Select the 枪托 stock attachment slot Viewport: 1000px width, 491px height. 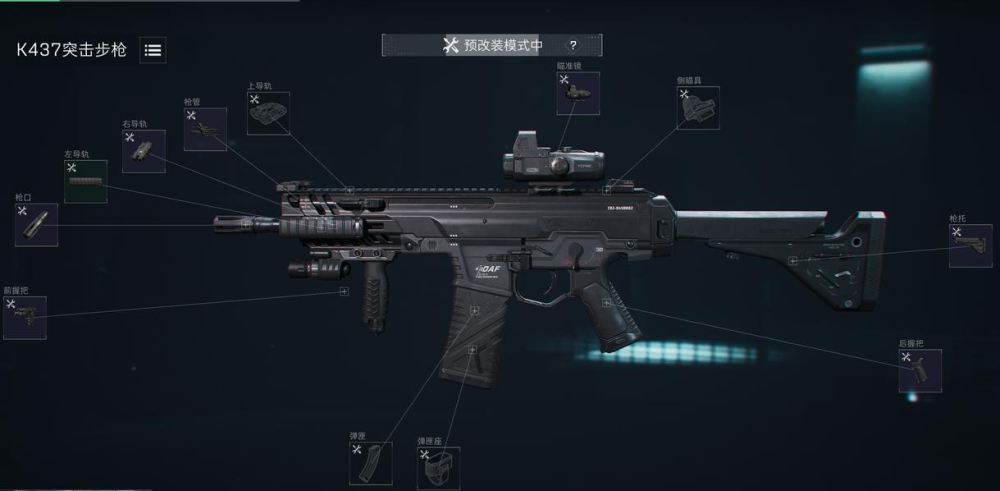coord(970,245)
